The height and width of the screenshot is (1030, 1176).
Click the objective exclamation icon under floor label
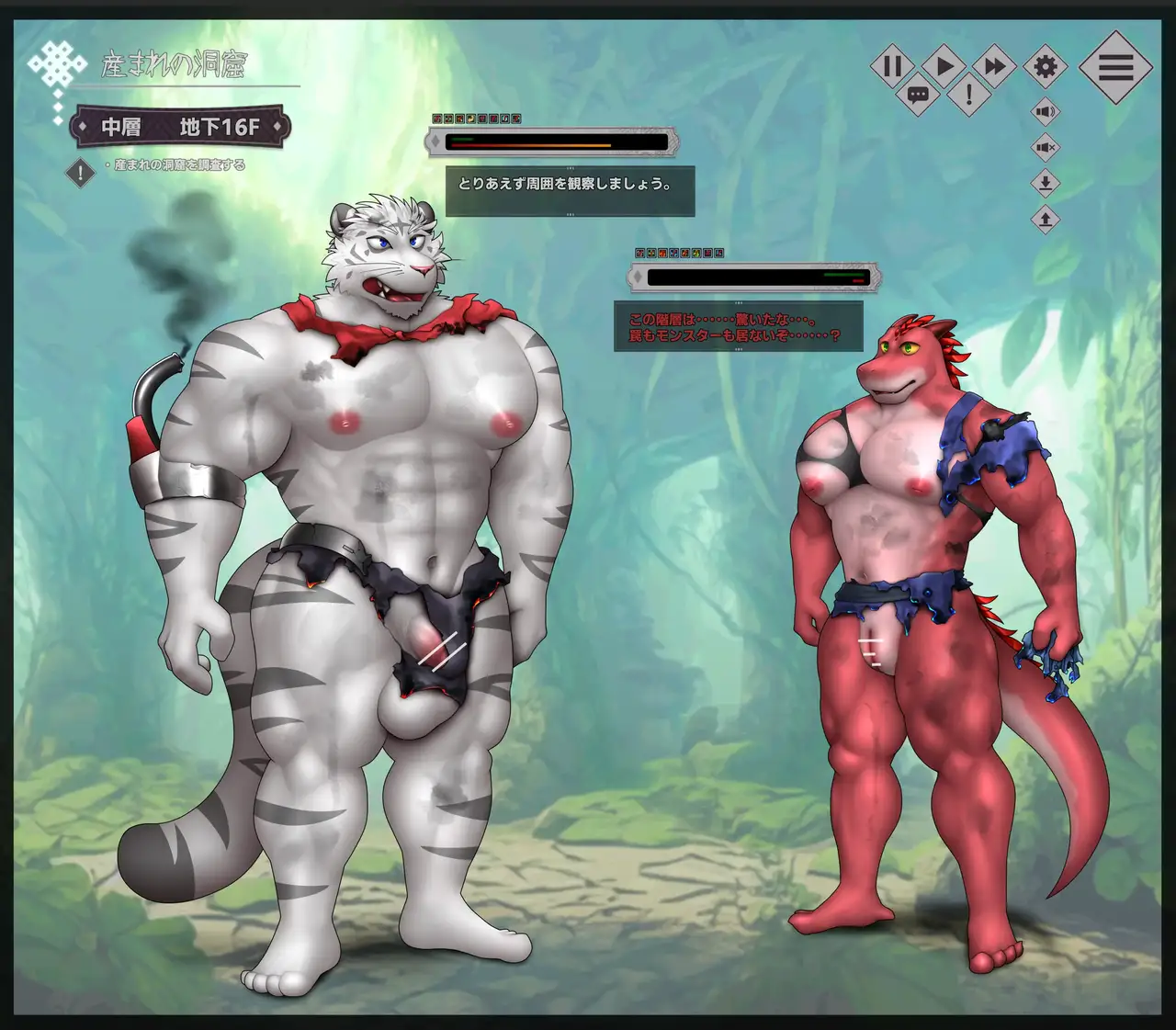81,172
